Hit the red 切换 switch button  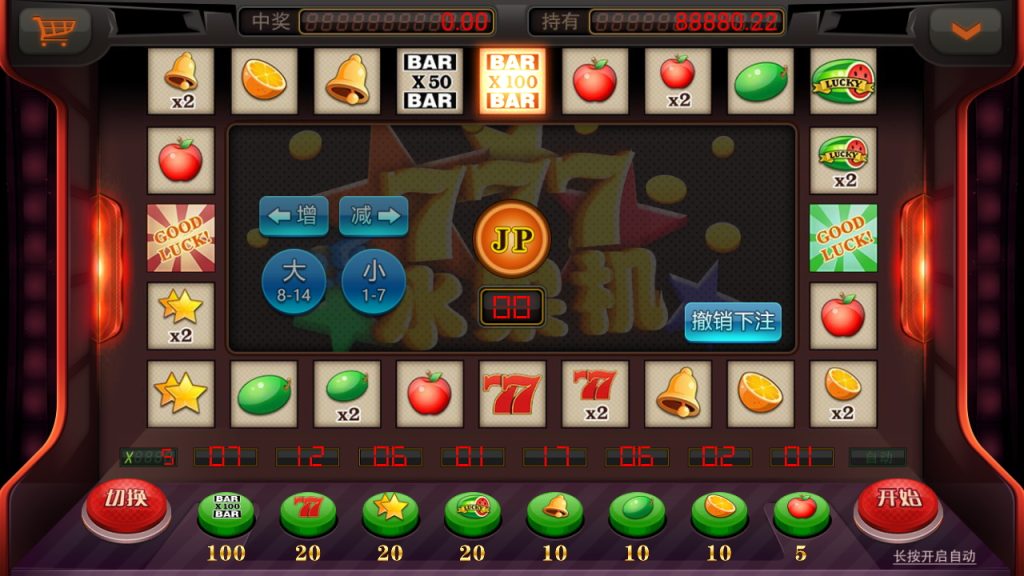click(x=126, y=504)
